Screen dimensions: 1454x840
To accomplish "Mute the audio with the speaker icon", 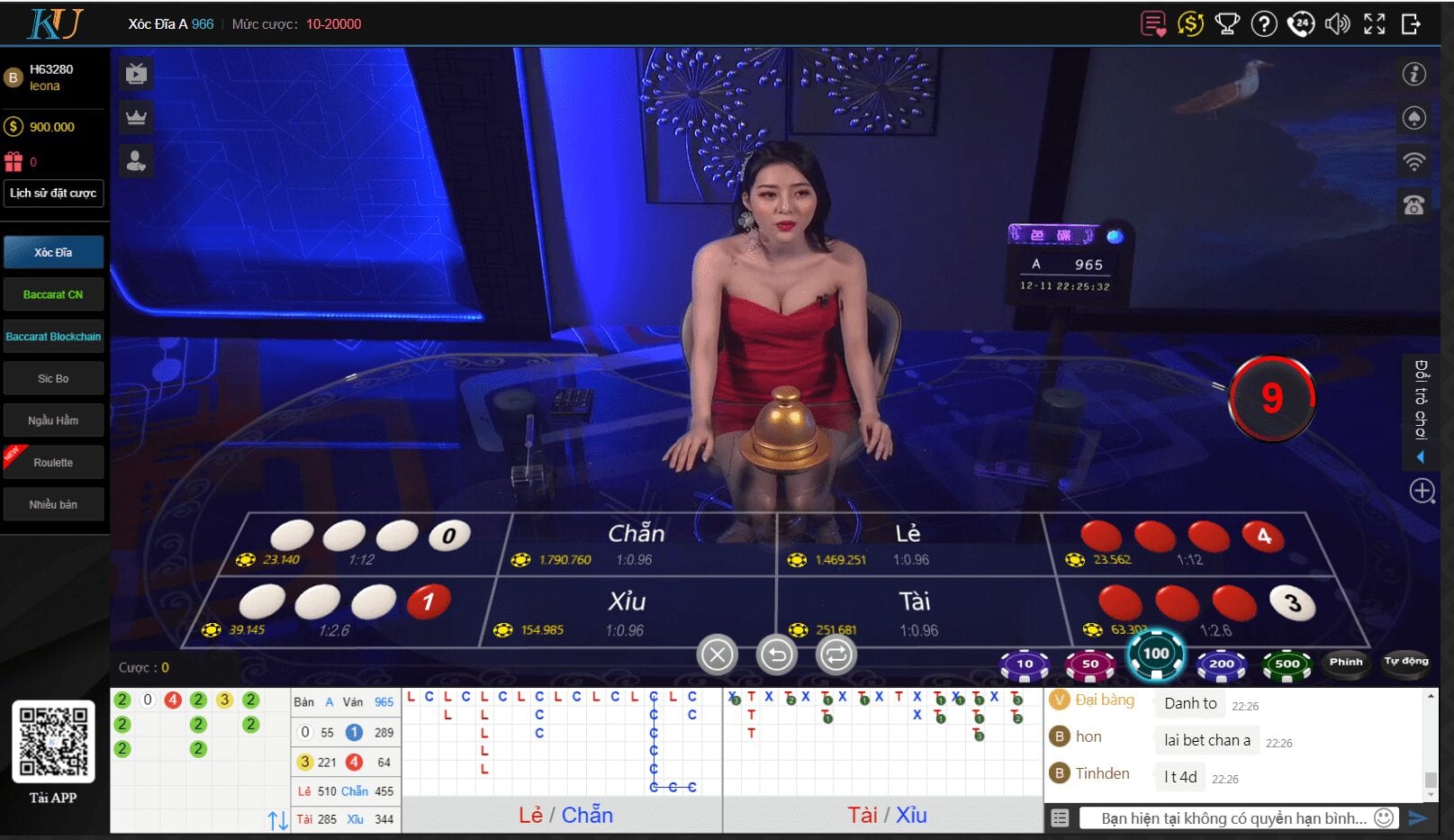I will coord(1337,24).
